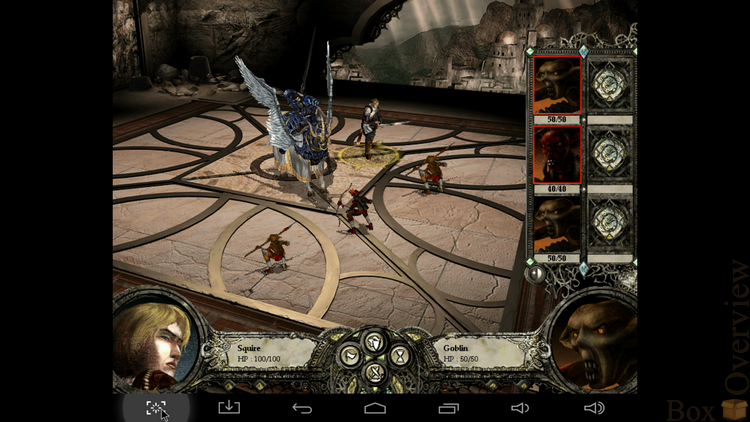Select the red-skinned enemy portrait with 40/40 HP
Viewport: 750px width, 422px height.
click(x=557, y=156)
